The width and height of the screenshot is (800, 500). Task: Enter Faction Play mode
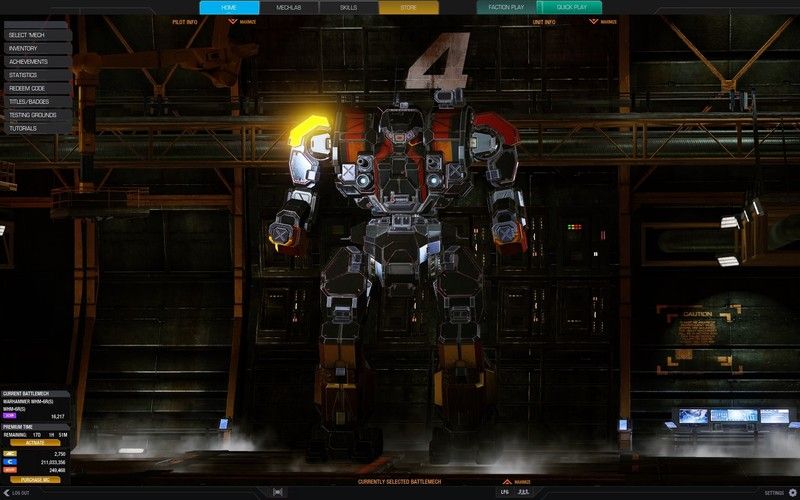tap(506, 7)
